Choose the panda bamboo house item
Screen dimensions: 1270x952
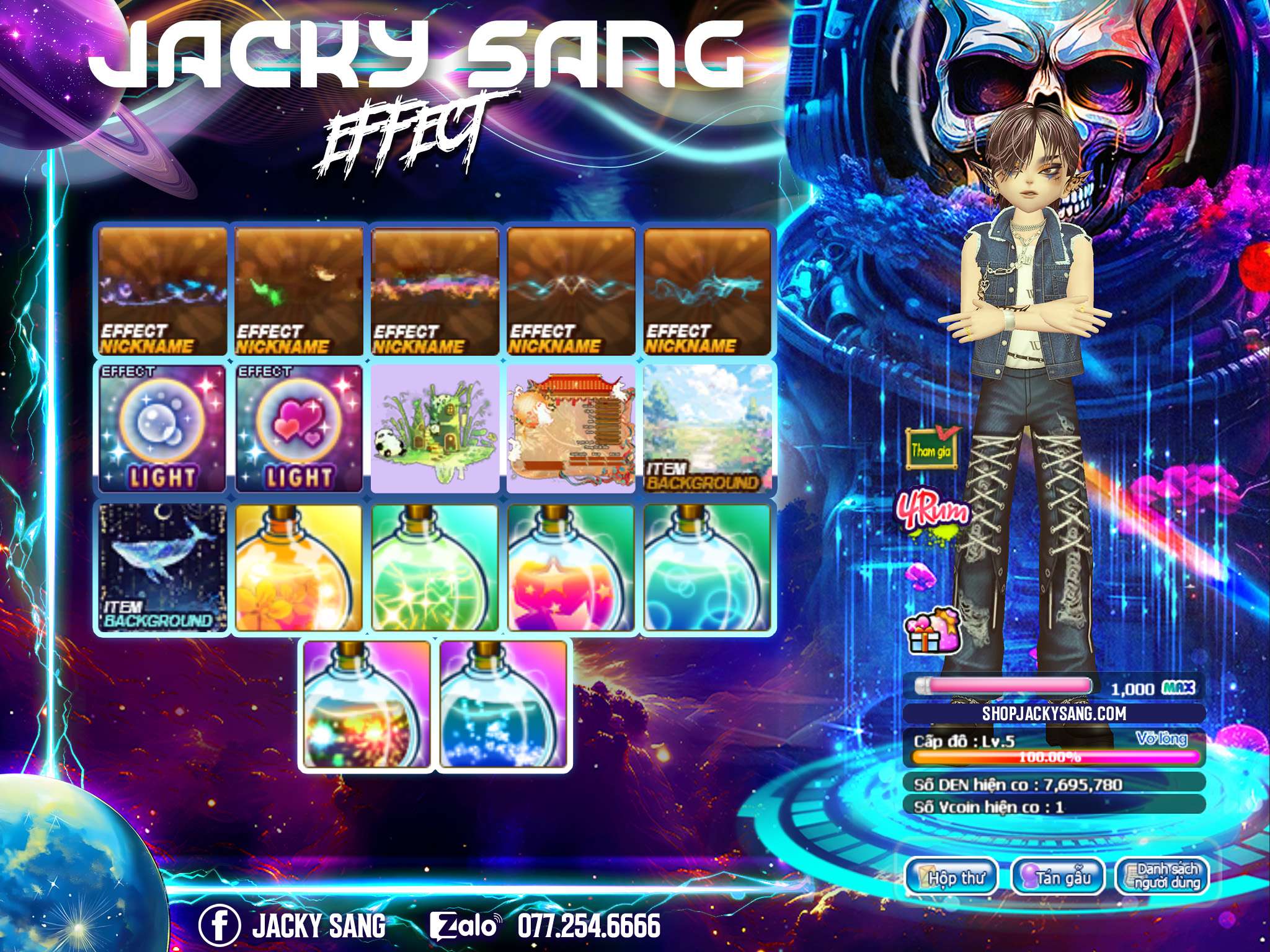435,428
